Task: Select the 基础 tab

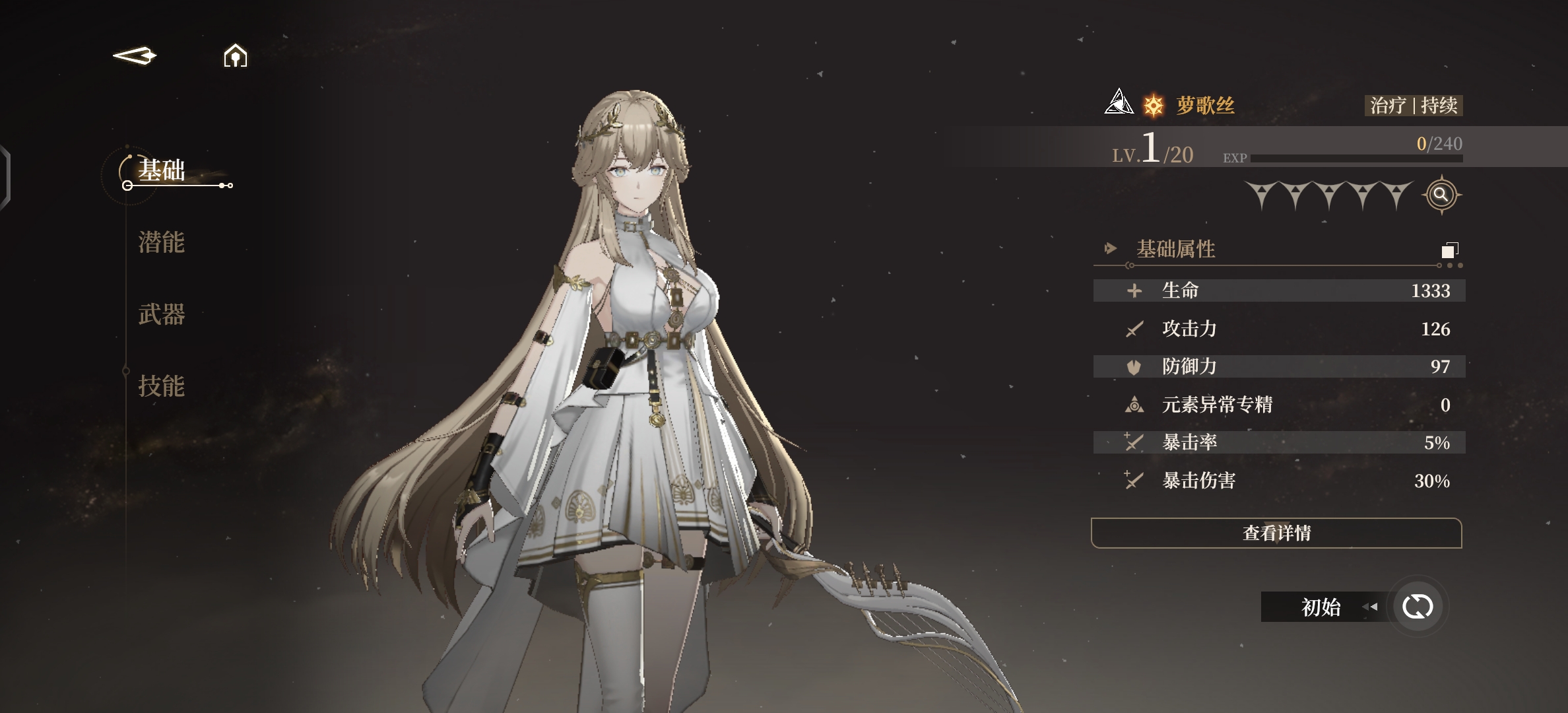Action: pos(162,171)
